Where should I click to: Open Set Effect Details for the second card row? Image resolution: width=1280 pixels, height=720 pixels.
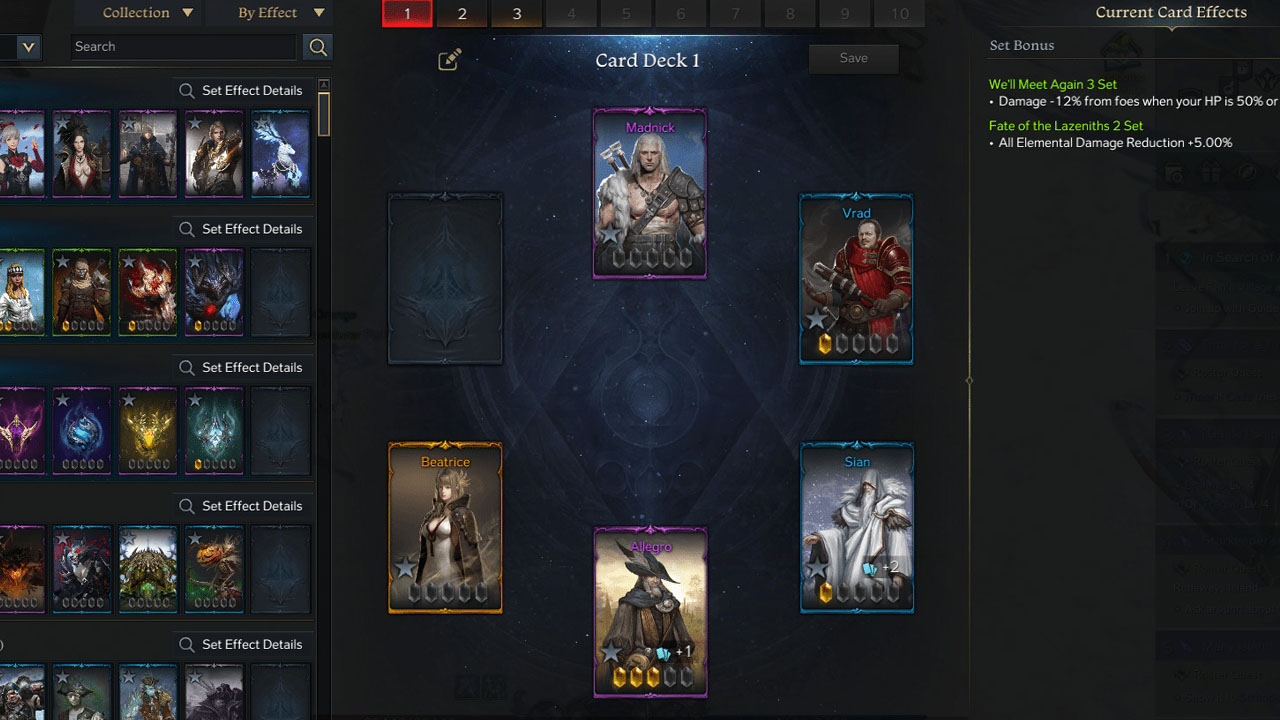click(x=241, y=229)
